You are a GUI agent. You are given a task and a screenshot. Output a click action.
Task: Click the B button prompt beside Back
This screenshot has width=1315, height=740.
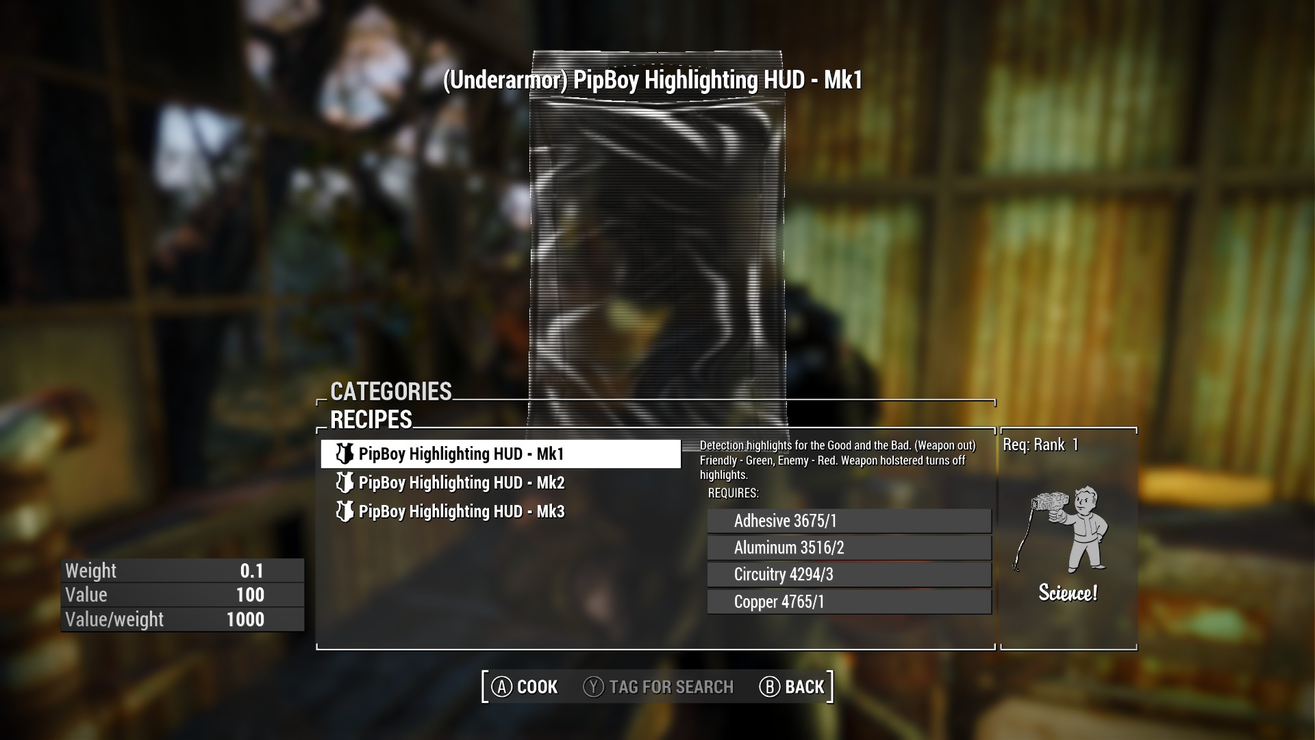pyautogui.click(x=768, y=686)
